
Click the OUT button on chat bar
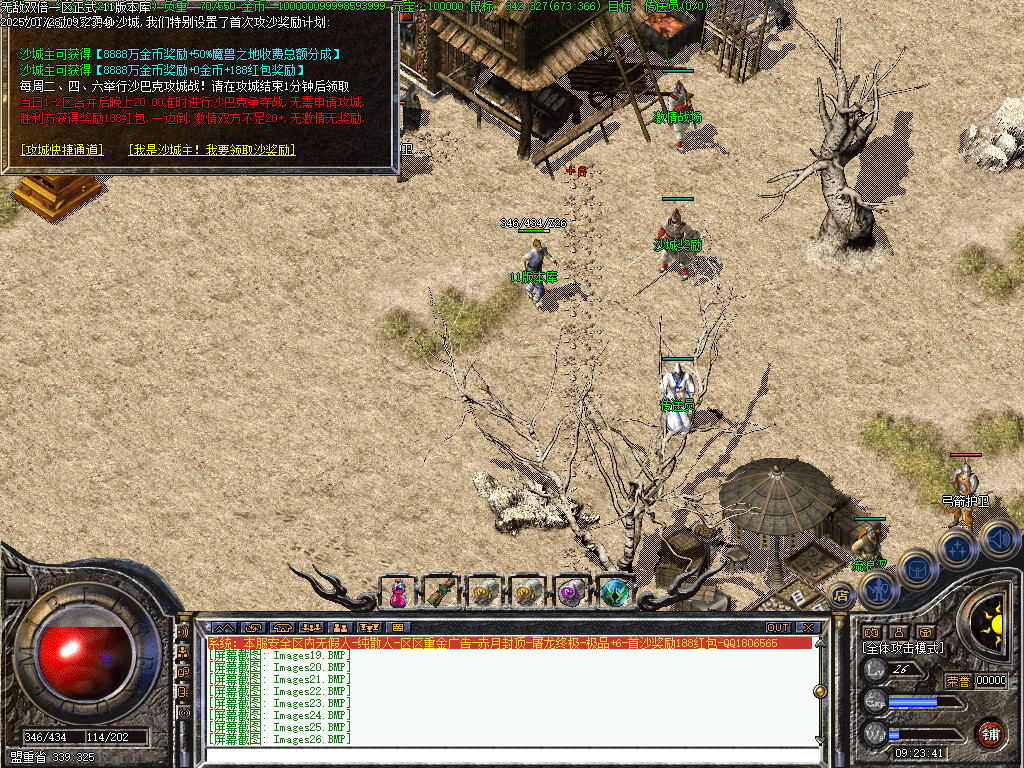pos(778,627)
